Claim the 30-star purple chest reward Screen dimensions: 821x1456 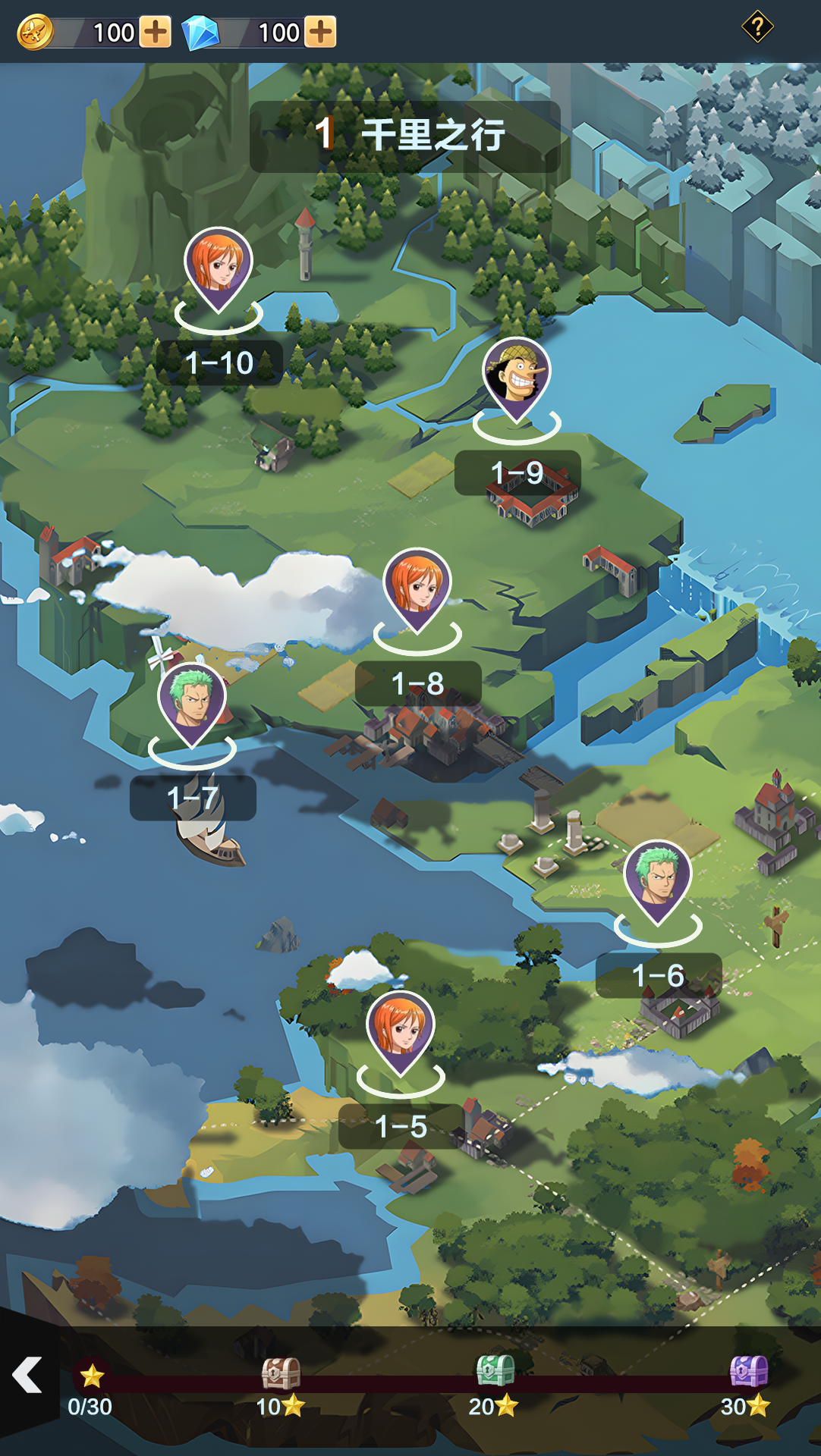point(748,1371)
